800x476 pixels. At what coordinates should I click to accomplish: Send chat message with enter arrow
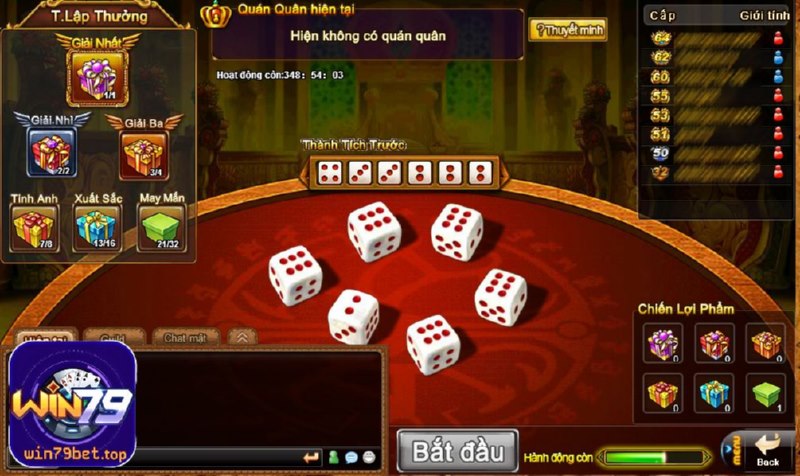[x=311, y=458]
